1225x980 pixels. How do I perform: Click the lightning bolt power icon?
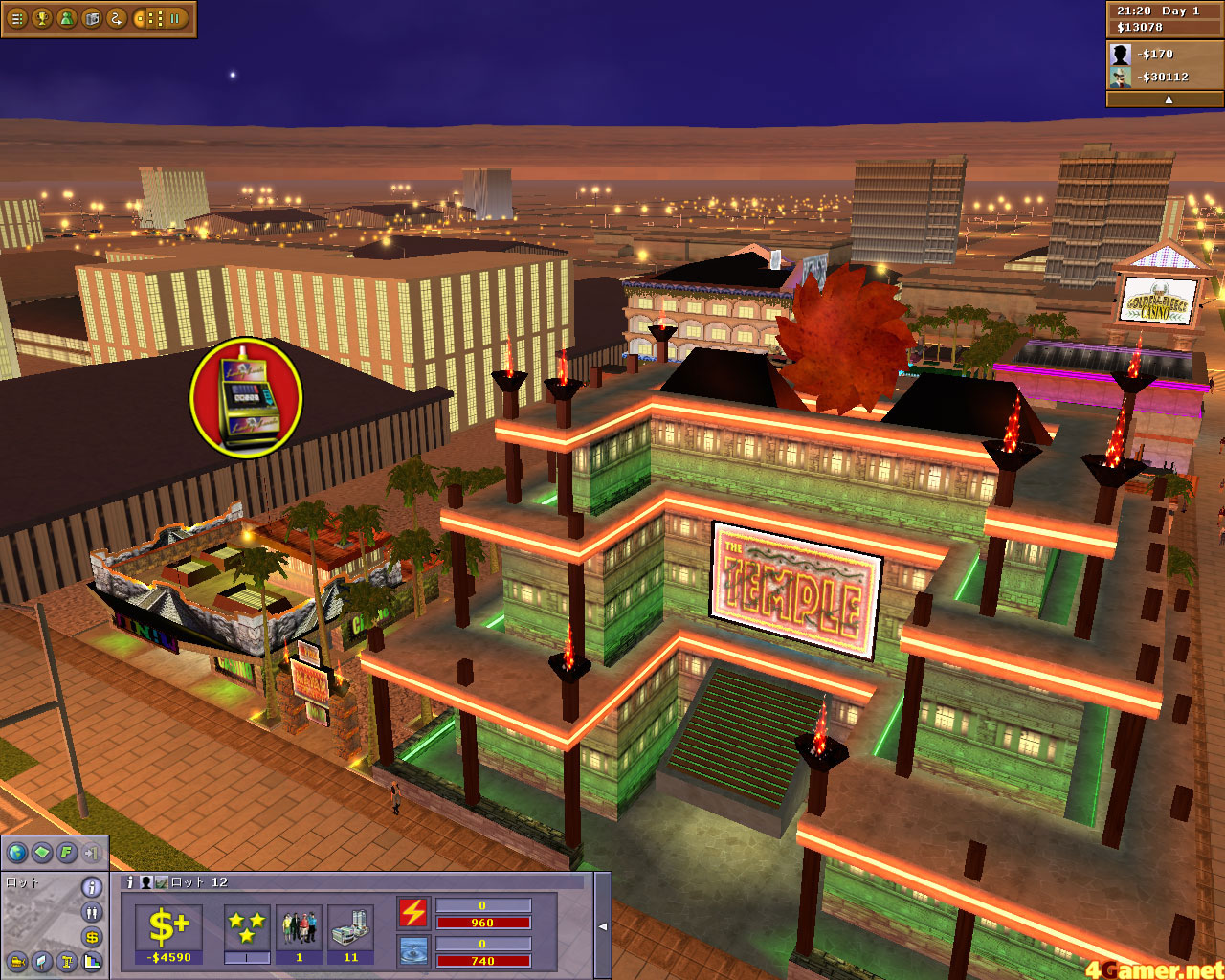[x=412, y=914]
